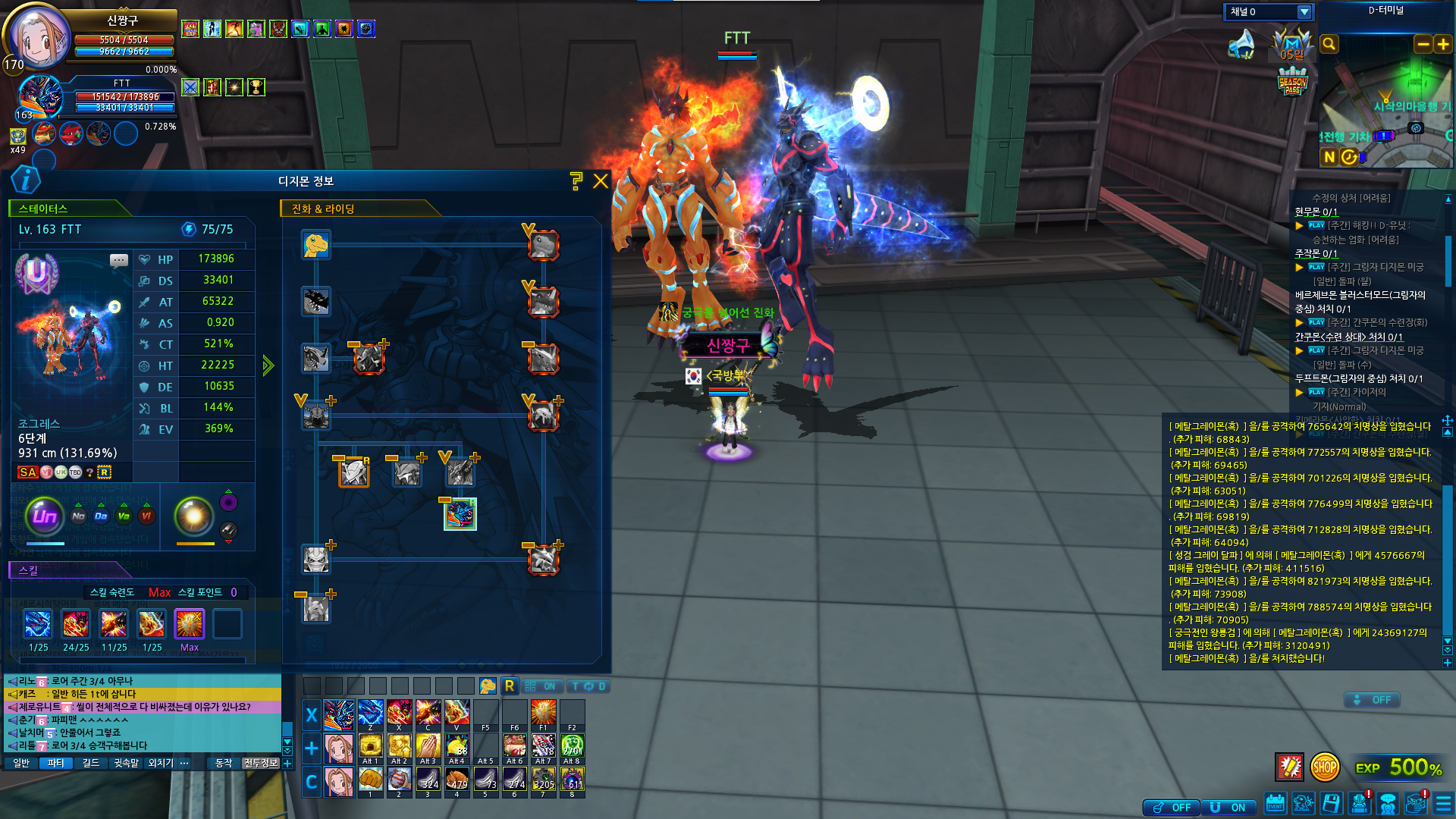Click the EXP 500% boost indicator
This screenshot has height=819, width=1456.
tap(1398, 767)
